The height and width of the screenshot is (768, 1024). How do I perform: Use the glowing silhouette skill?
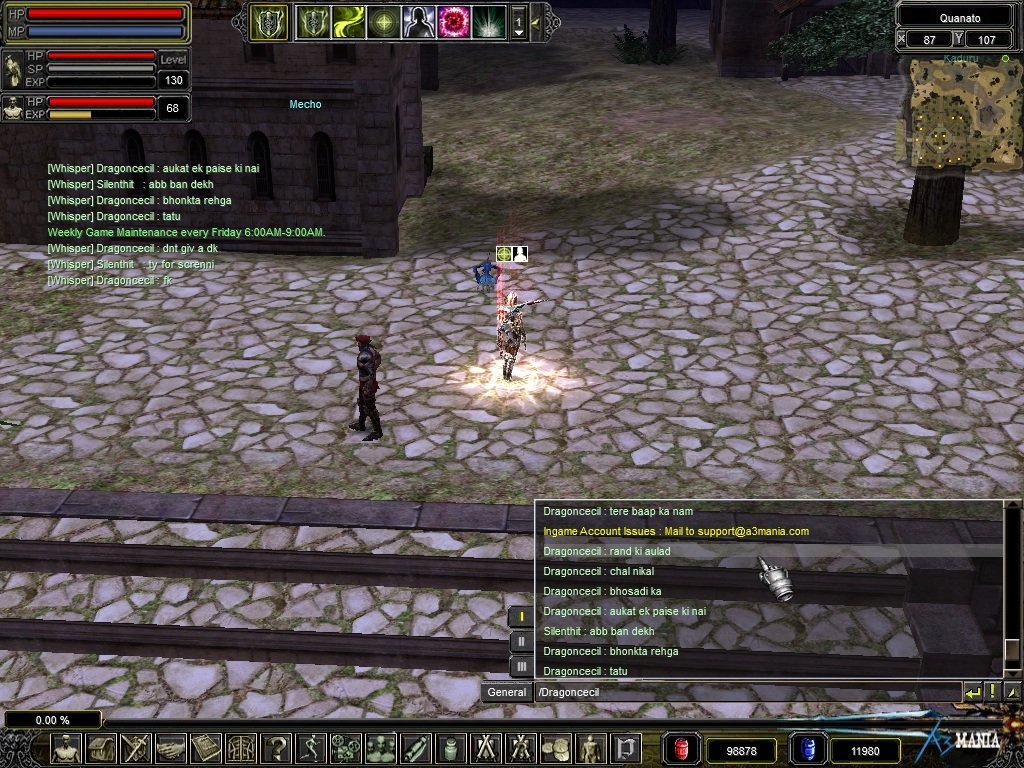[418, 21]
